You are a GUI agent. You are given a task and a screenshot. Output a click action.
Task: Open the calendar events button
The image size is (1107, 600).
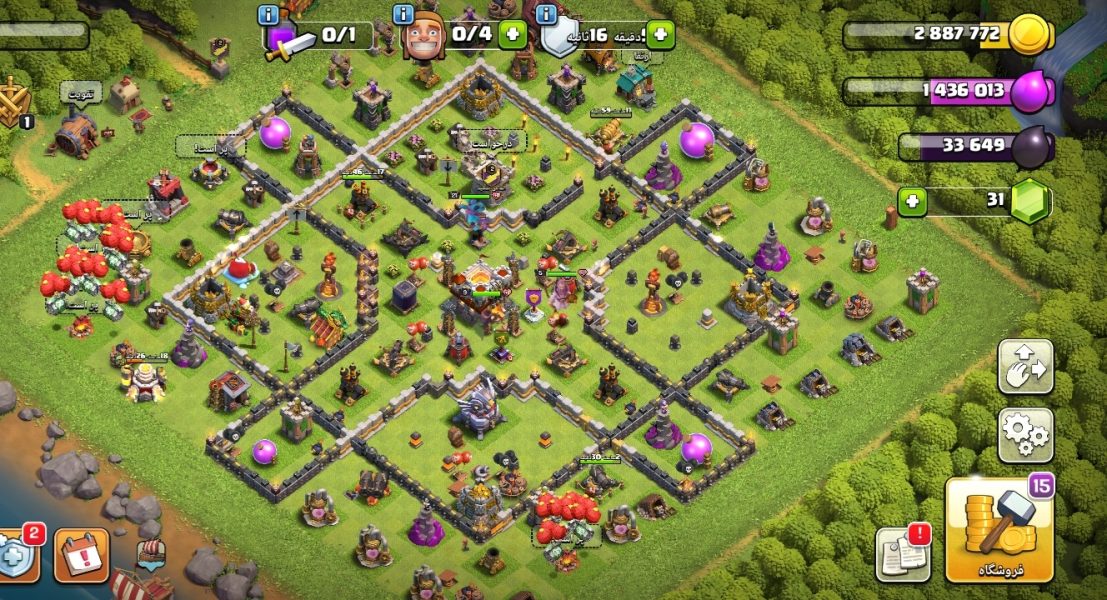click(x=82, y=555)
